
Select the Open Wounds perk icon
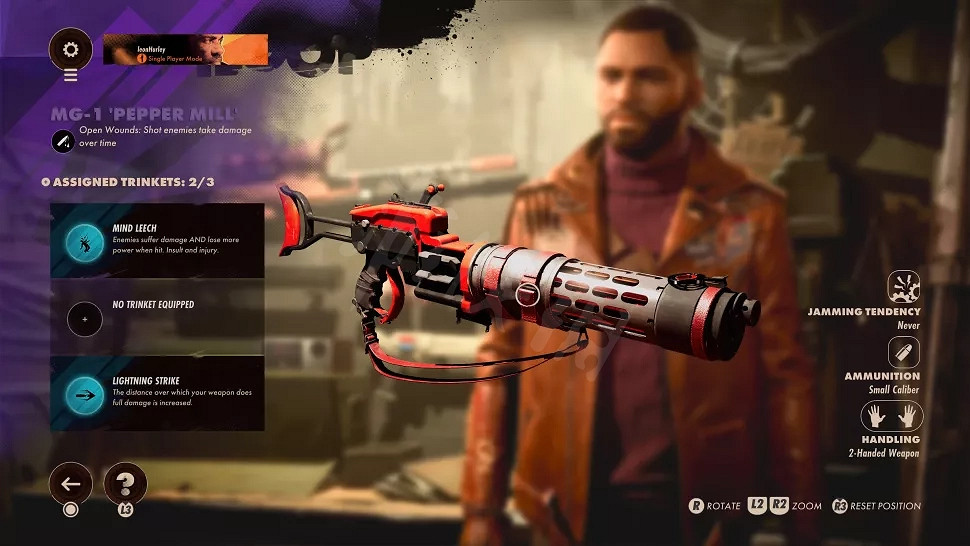click(63, 141)
